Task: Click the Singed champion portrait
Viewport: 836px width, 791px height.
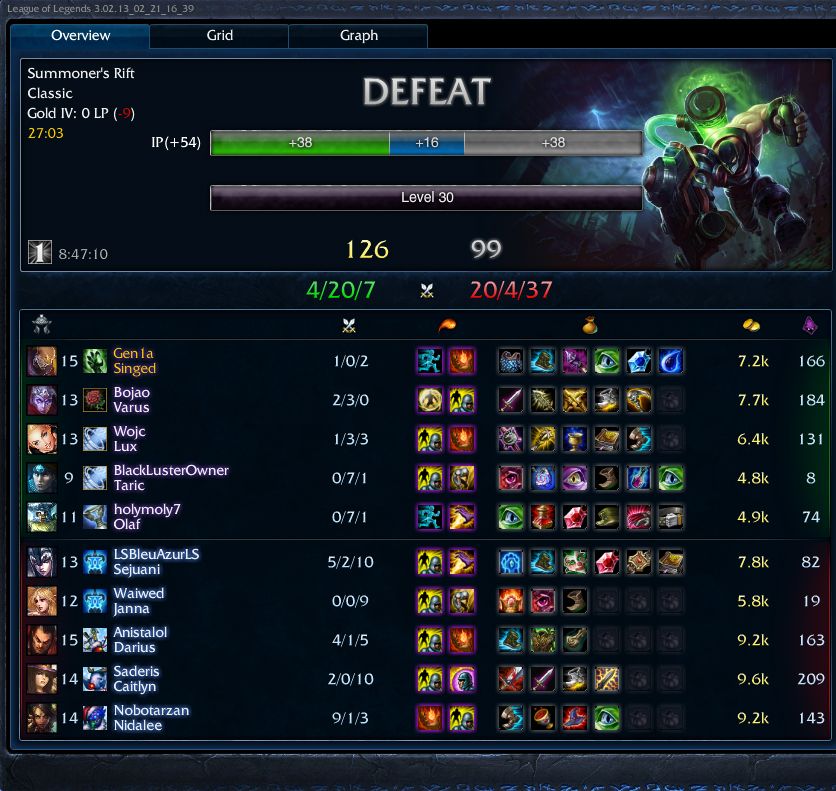Action: (x=42, y=361)
